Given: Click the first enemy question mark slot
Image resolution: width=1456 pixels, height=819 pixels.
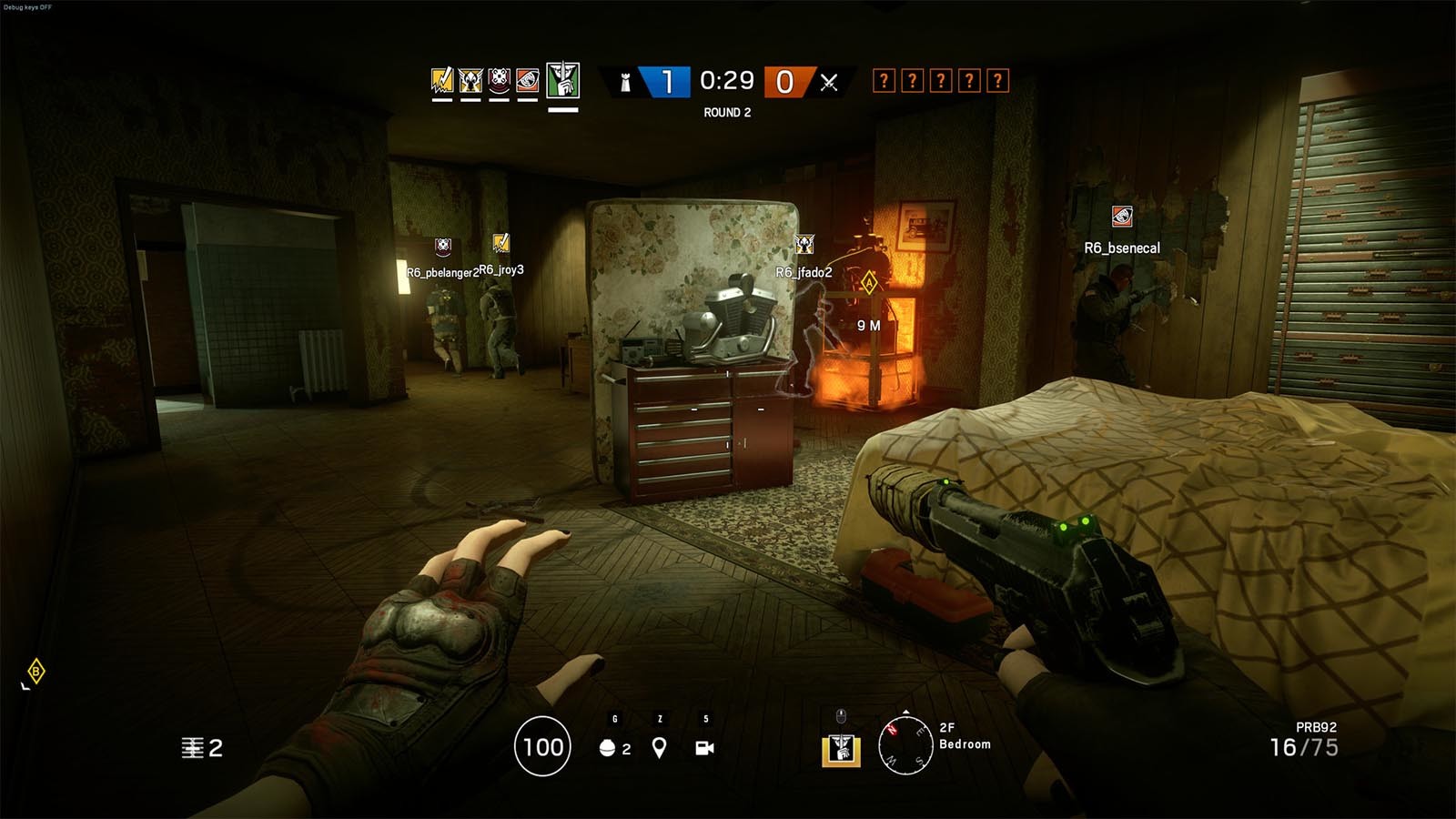Looking at the screenshot, I should coord(885,80).
